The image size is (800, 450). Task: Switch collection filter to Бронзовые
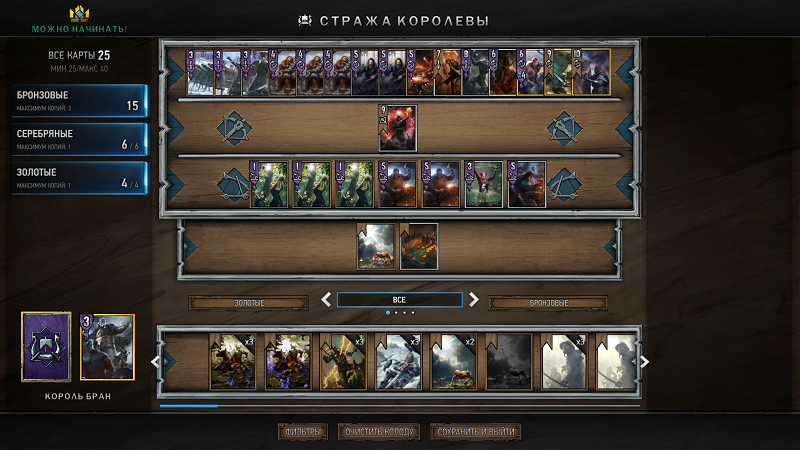(547, 302)
